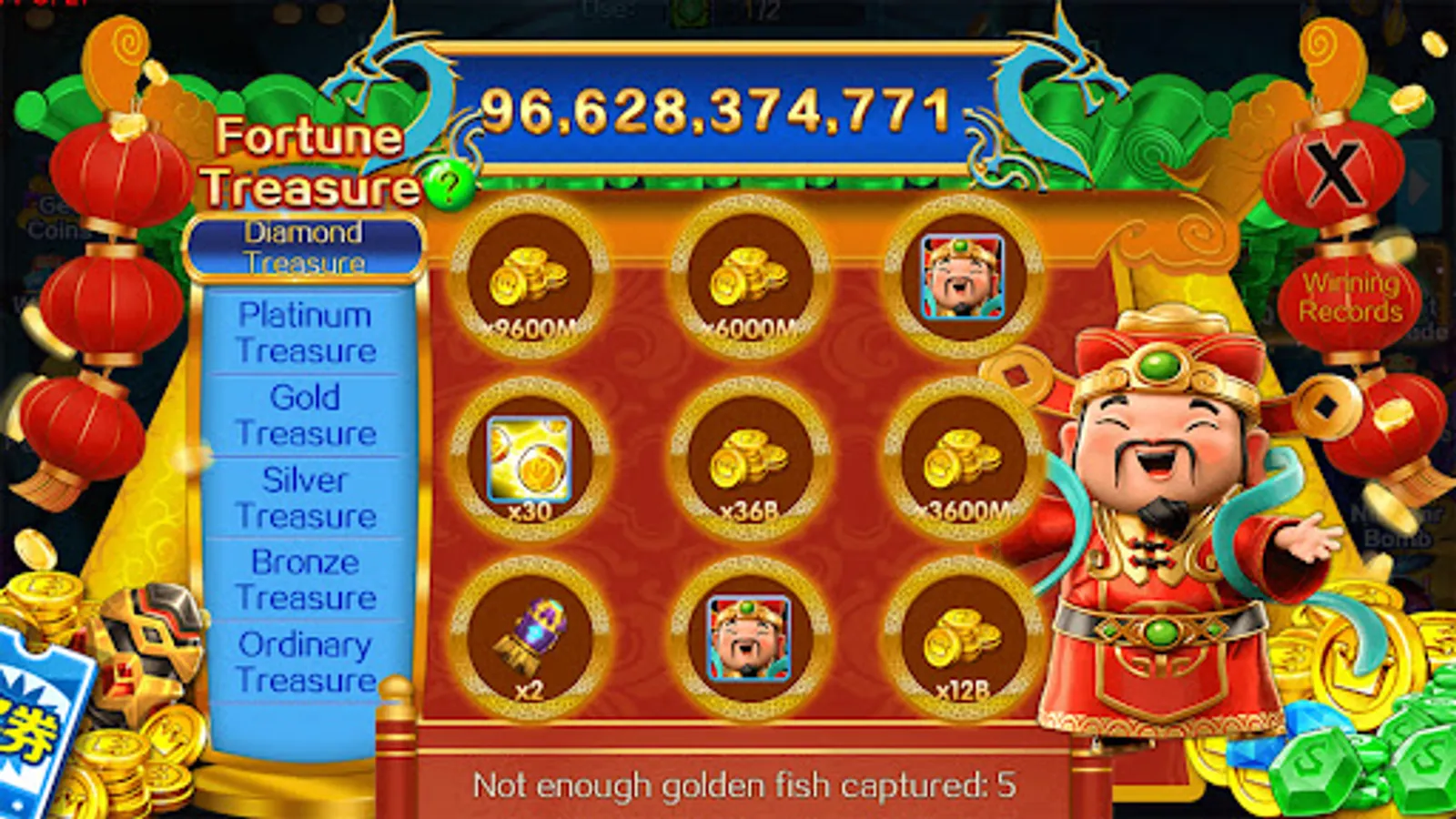Select the x3600M coins prize icon
1456x819 pixels.
point(960,466)
